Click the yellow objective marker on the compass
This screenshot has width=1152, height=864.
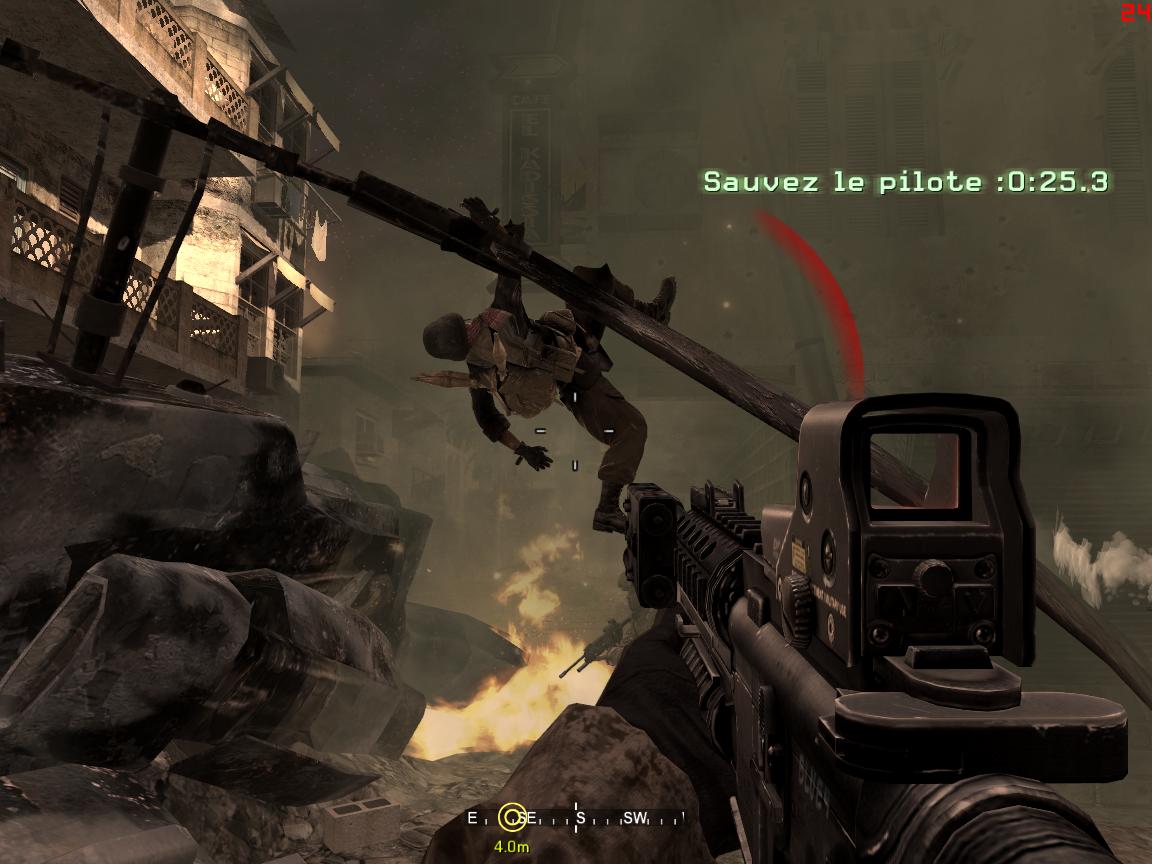click(x=512, y=817)
